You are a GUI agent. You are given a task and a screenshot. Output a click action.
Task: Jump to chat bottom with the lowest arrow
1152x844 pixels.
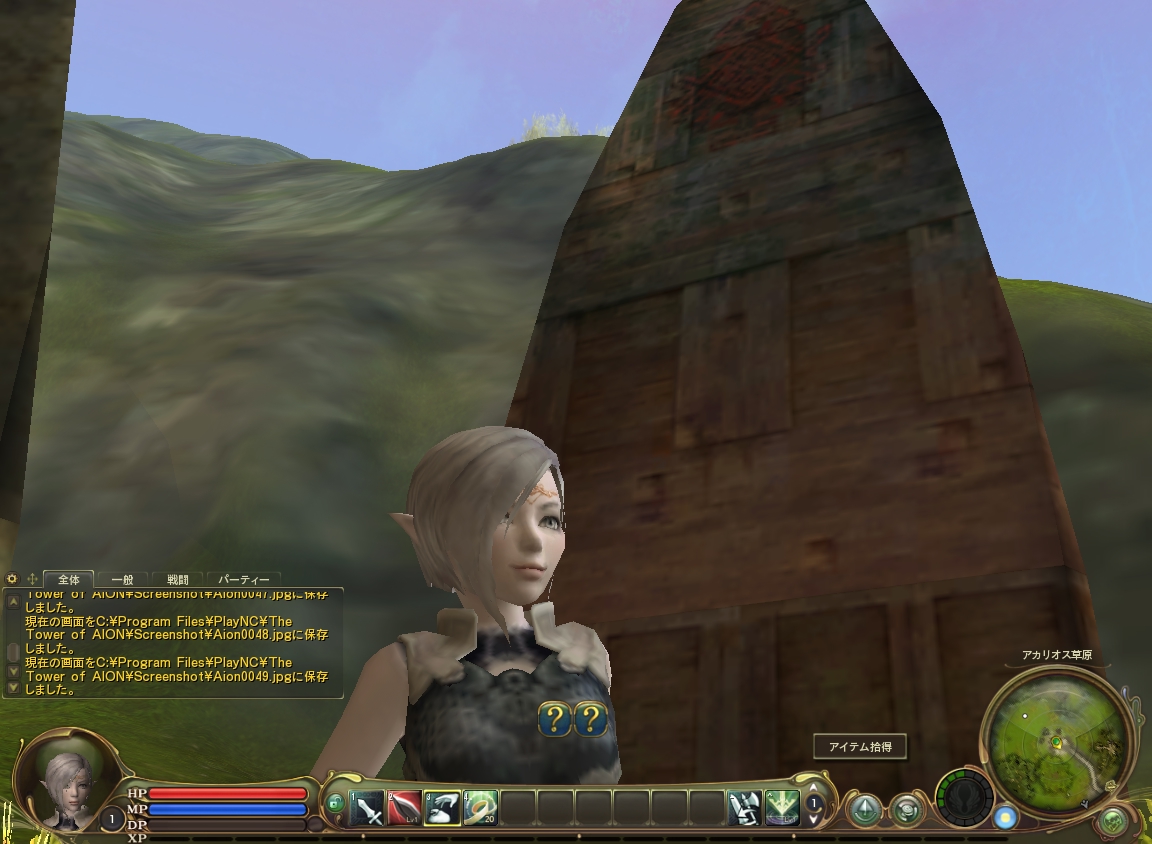tap(13, 688)
